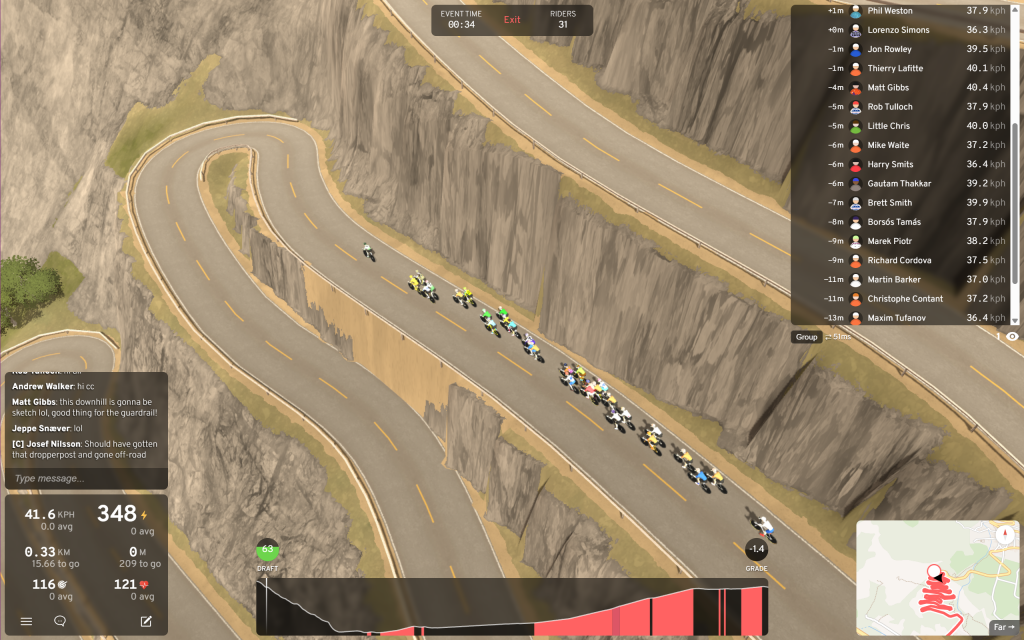Choose Matt Gibbs from the nearby riders
This screenshot has height=640, width=1024.
[887, 88]
